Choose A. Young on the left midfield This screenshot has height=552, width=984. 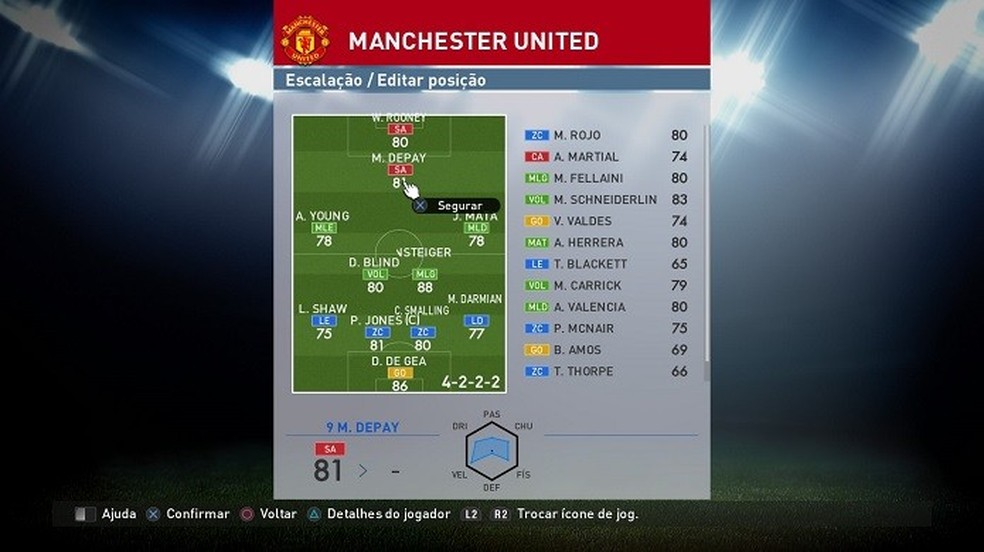(x=323, y=228)
